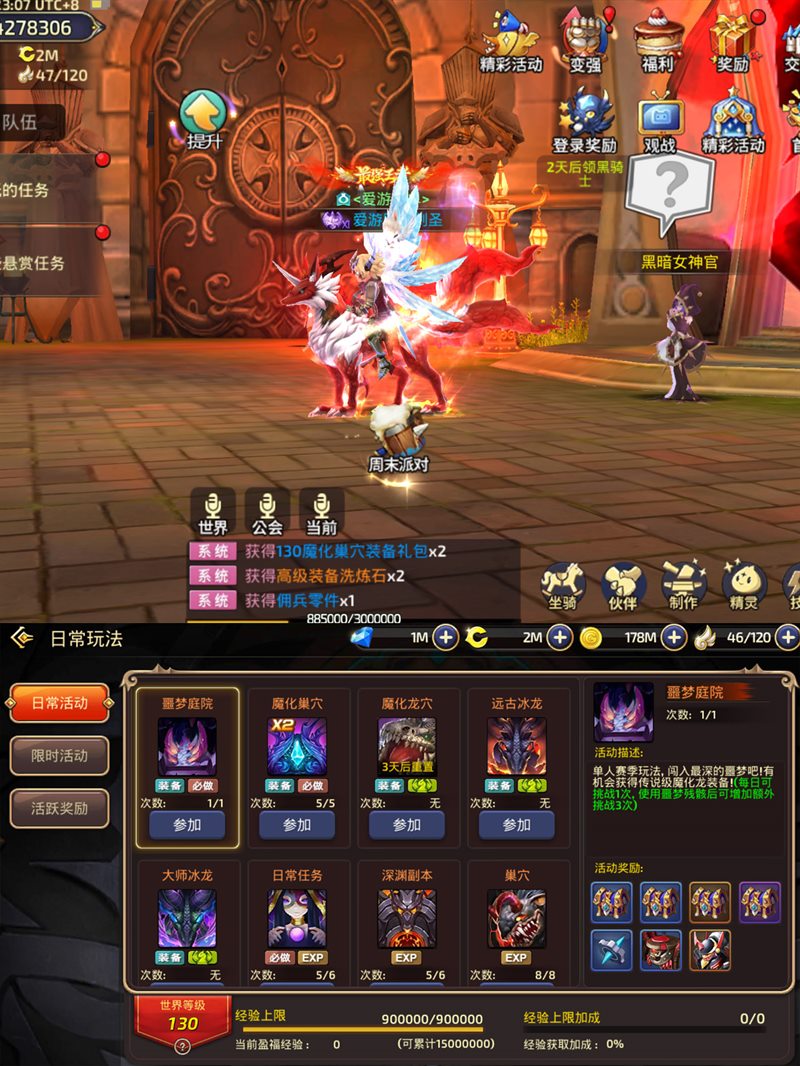Viewport: 800px width, 1066px height.
Task: Open the 登录奖励 login reward icon
Action: (585, 118)
